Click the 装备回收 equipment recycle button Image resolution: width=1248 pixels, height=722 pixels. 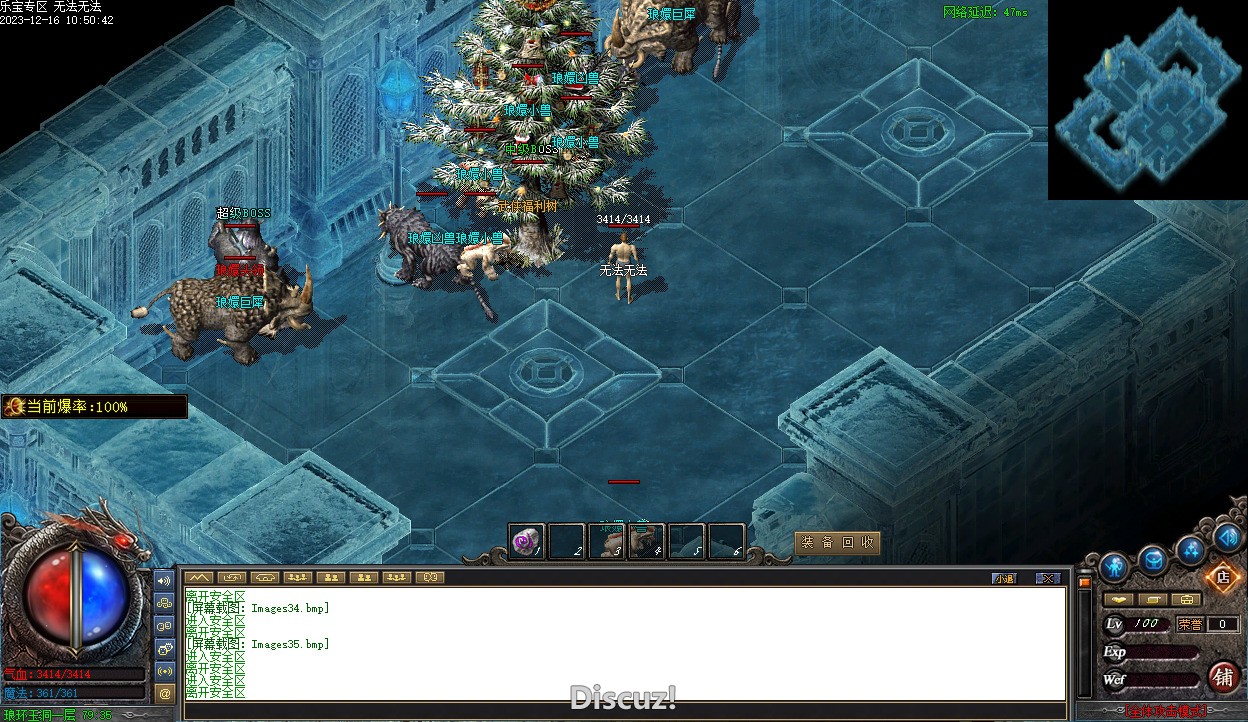point(837,542)
